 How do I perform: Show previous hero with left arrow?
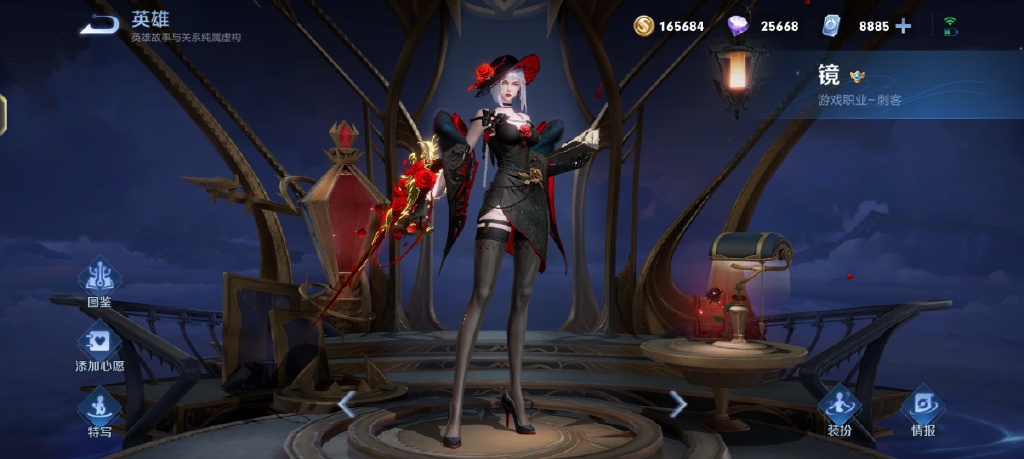(347, 404)
